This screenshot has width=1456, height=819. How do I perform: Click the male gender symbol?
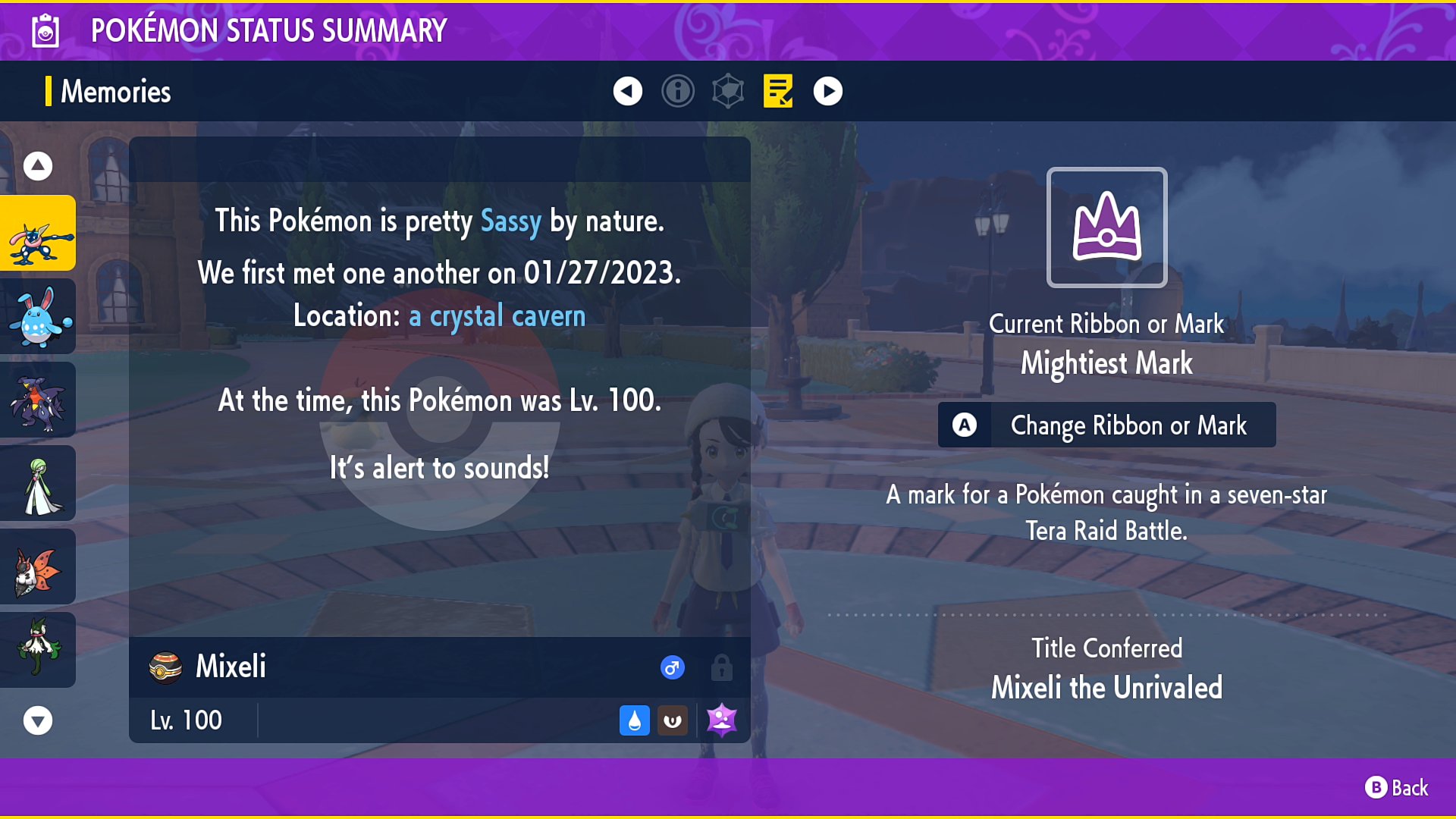pos(672,668)
